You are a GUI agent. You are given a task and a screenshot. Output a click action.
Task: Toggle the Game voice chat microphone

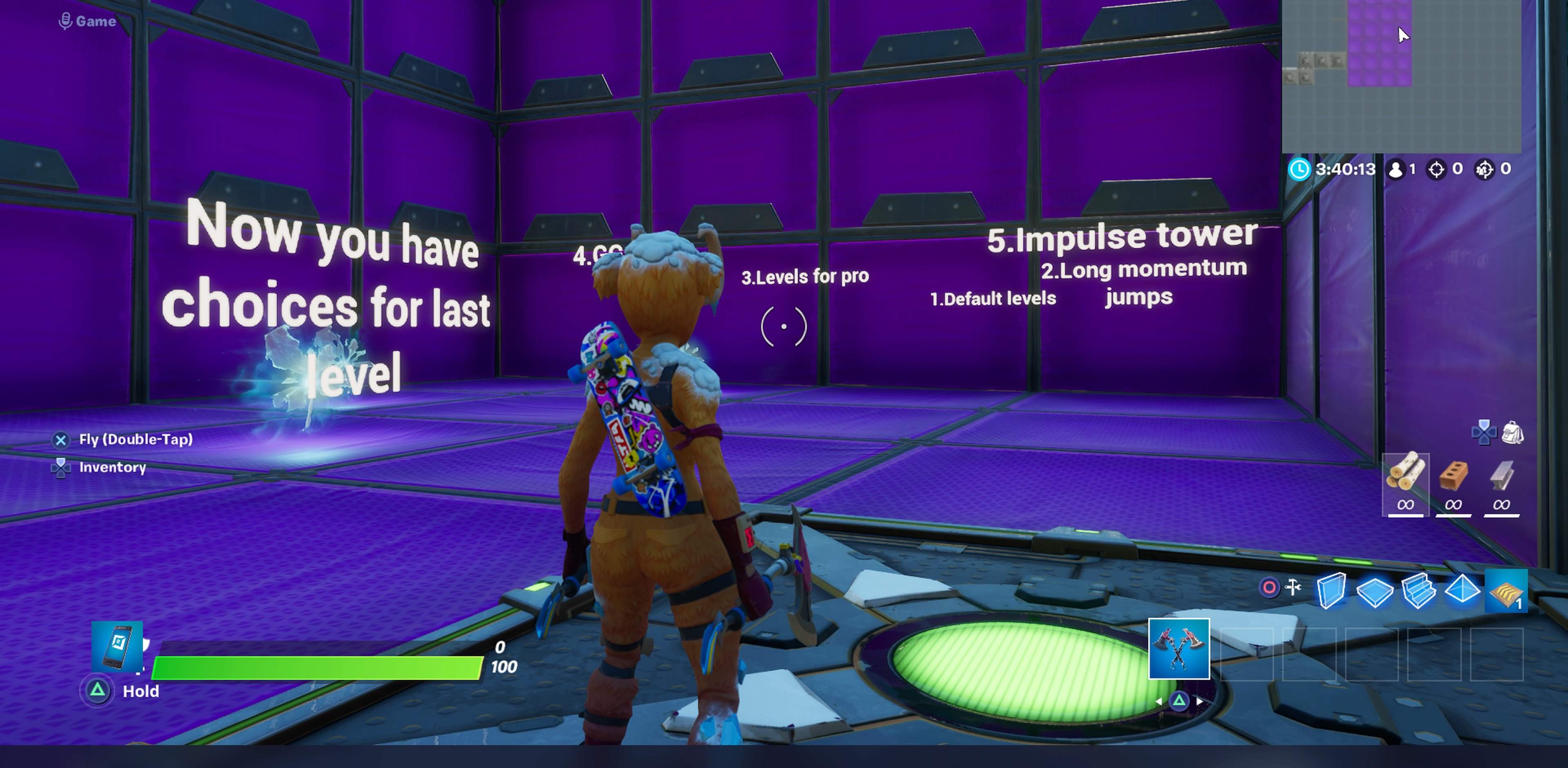(x=66, y=20)
